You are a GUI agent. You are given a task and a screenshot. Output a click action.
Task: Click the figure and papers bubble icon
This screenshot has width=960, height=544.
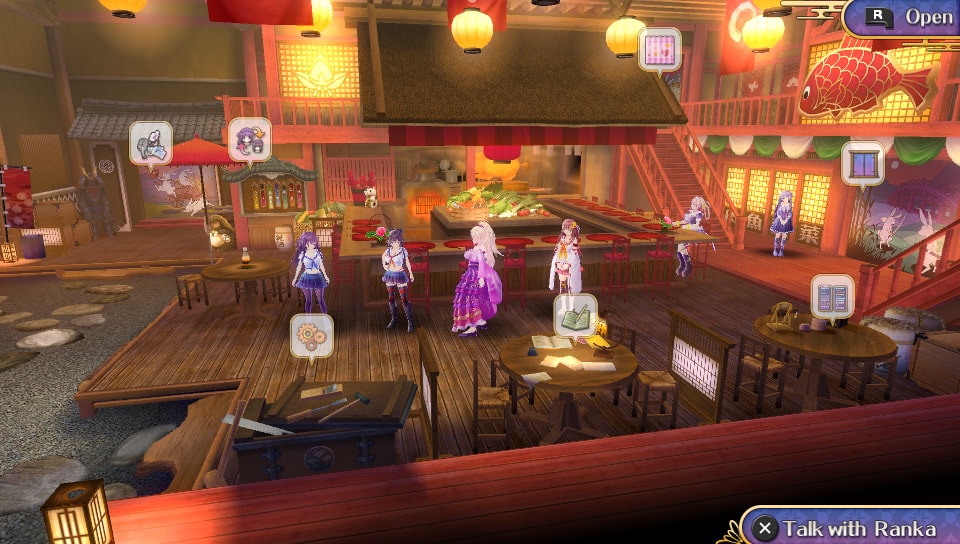pyautogui.click(x=151, y=142)
